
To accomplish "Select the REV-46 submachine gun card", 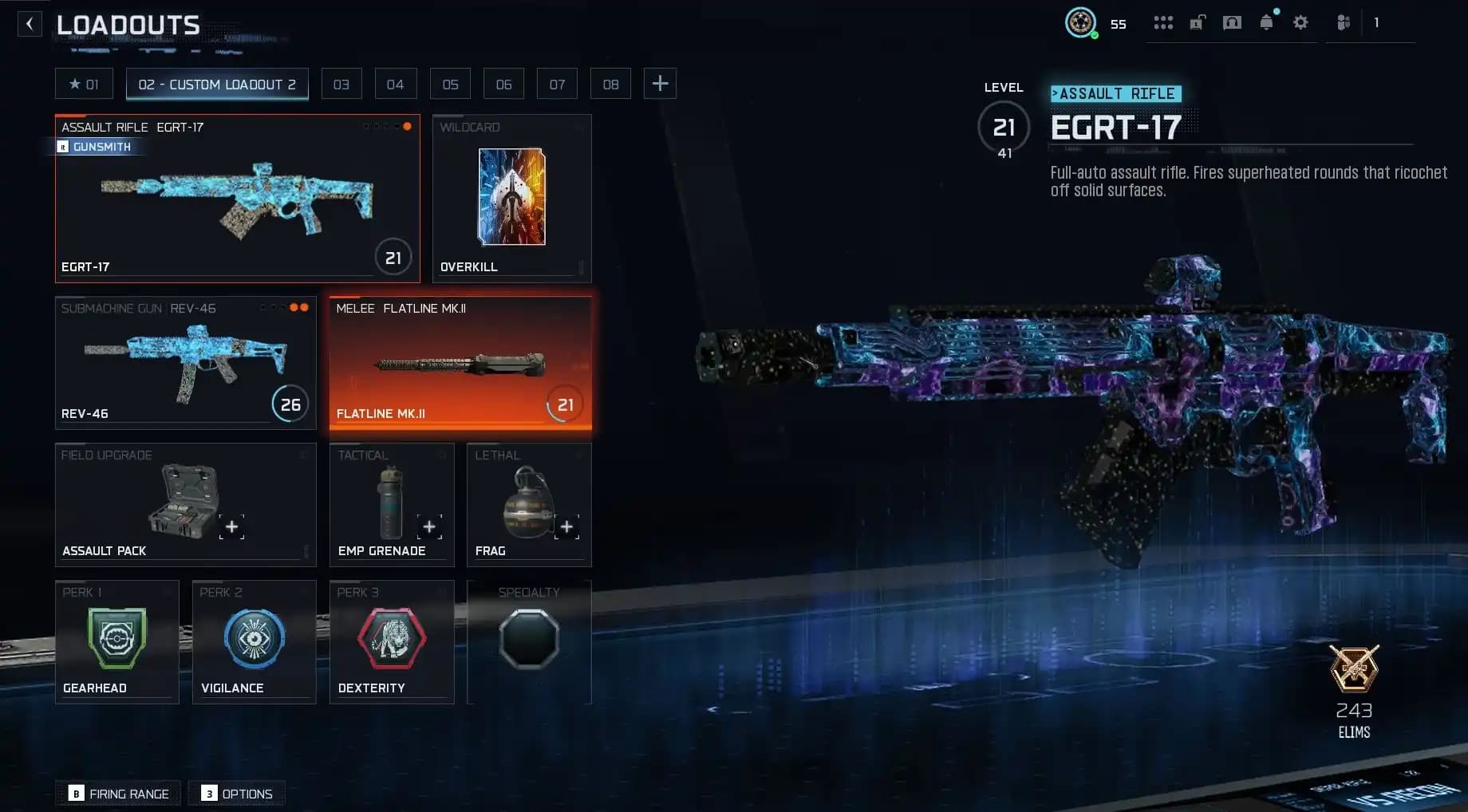I will (x=185, y=363).
